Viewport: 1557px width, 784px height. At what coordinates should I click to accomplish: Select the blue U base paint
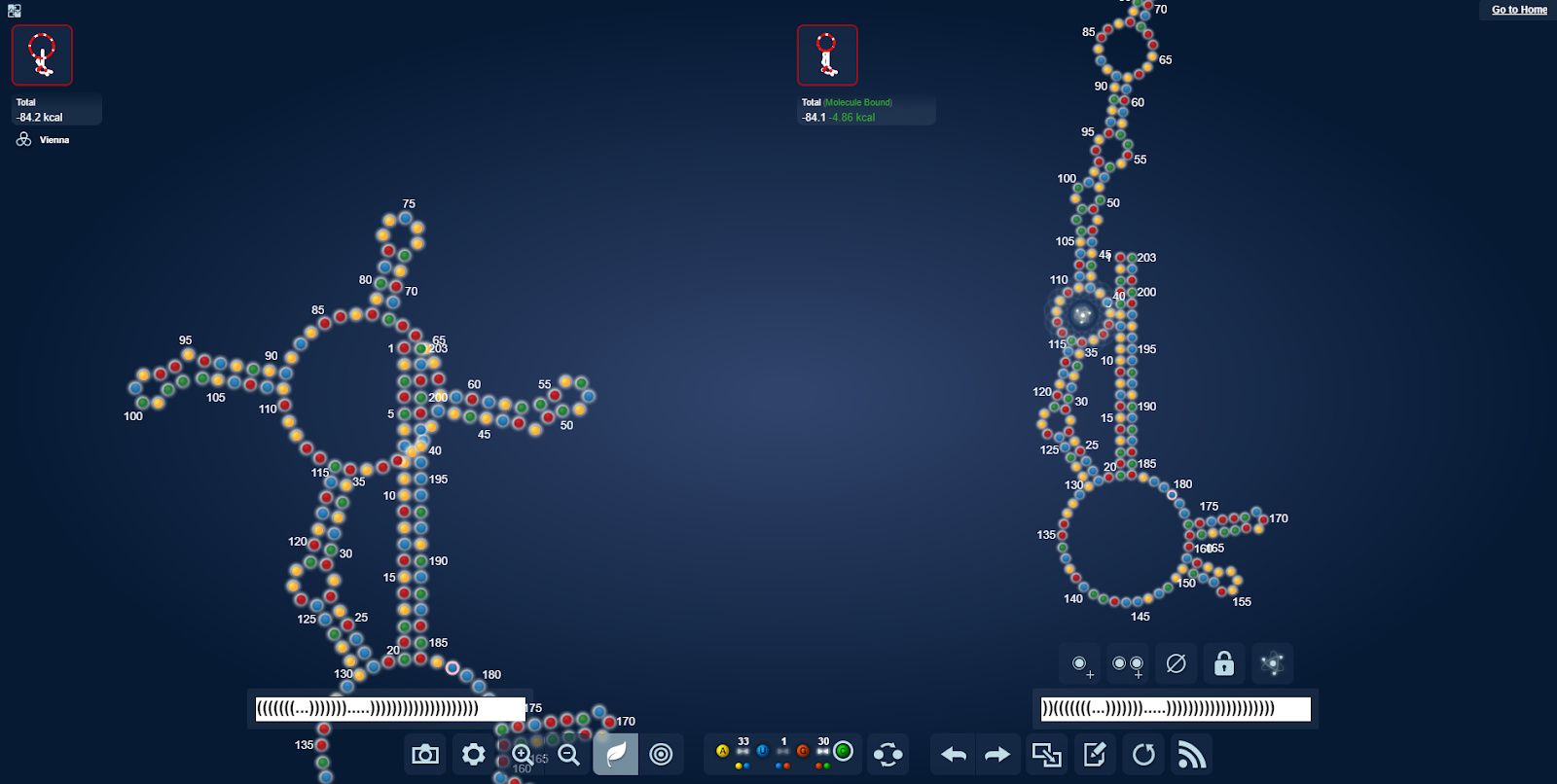click(x=763, y=751)
